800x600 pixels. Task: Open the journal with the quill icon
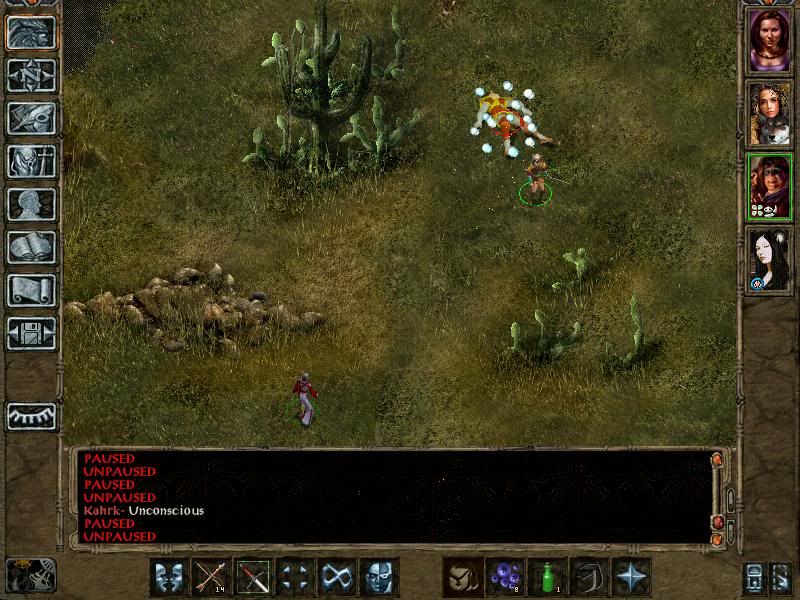(x=31, y=118)
